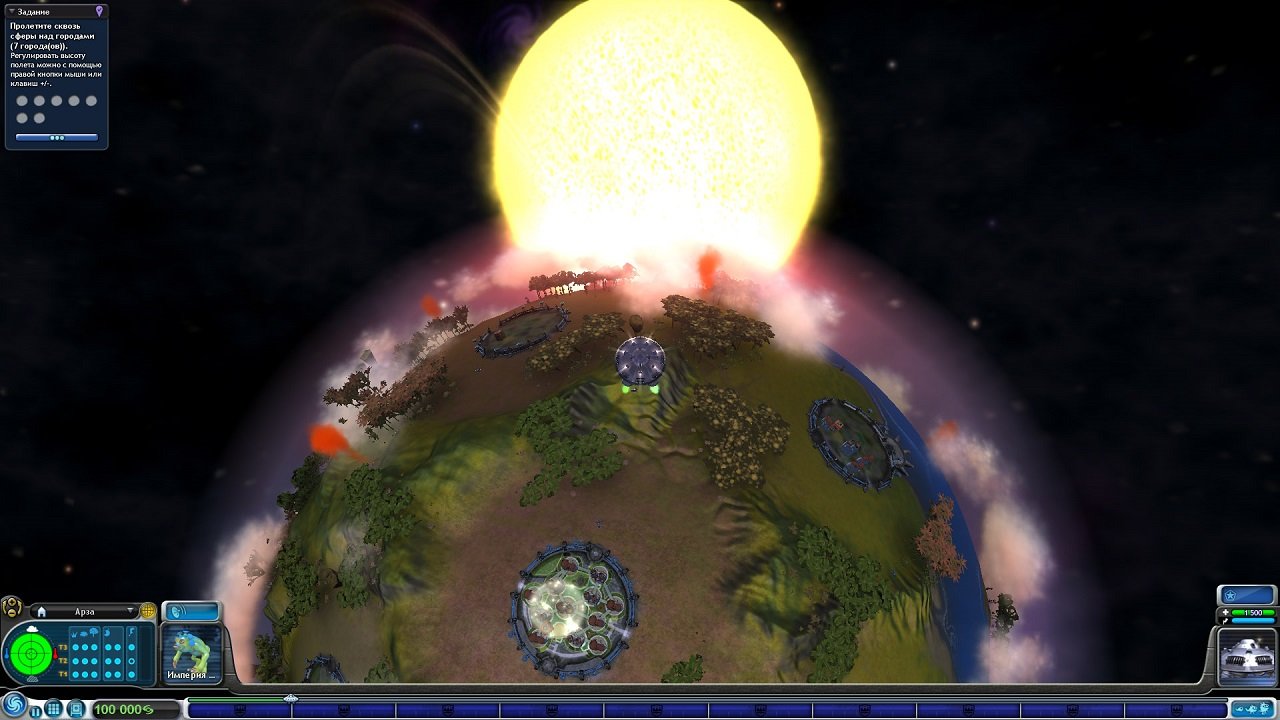1280x720 pixels.
Task: Expand the empire info panel under Империя
Action: pyautogui.click(x=212, y=675)
